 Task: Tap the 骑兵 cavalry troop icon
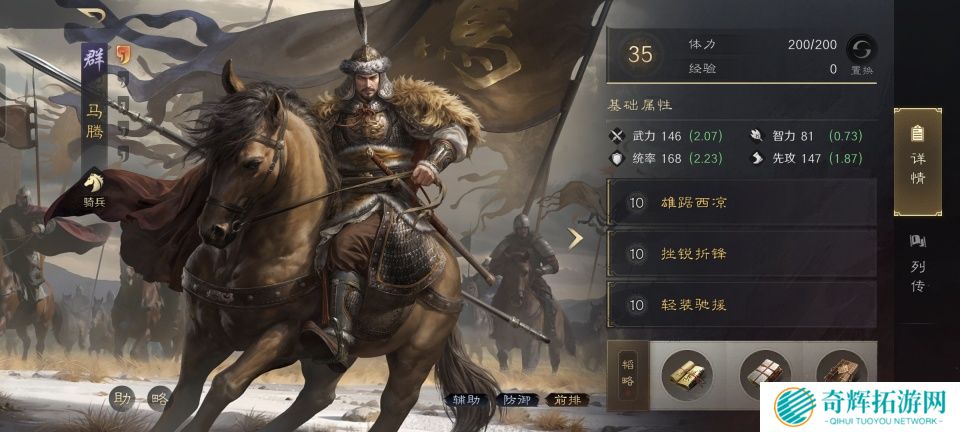pyautogui.click(x=95, y=188)
